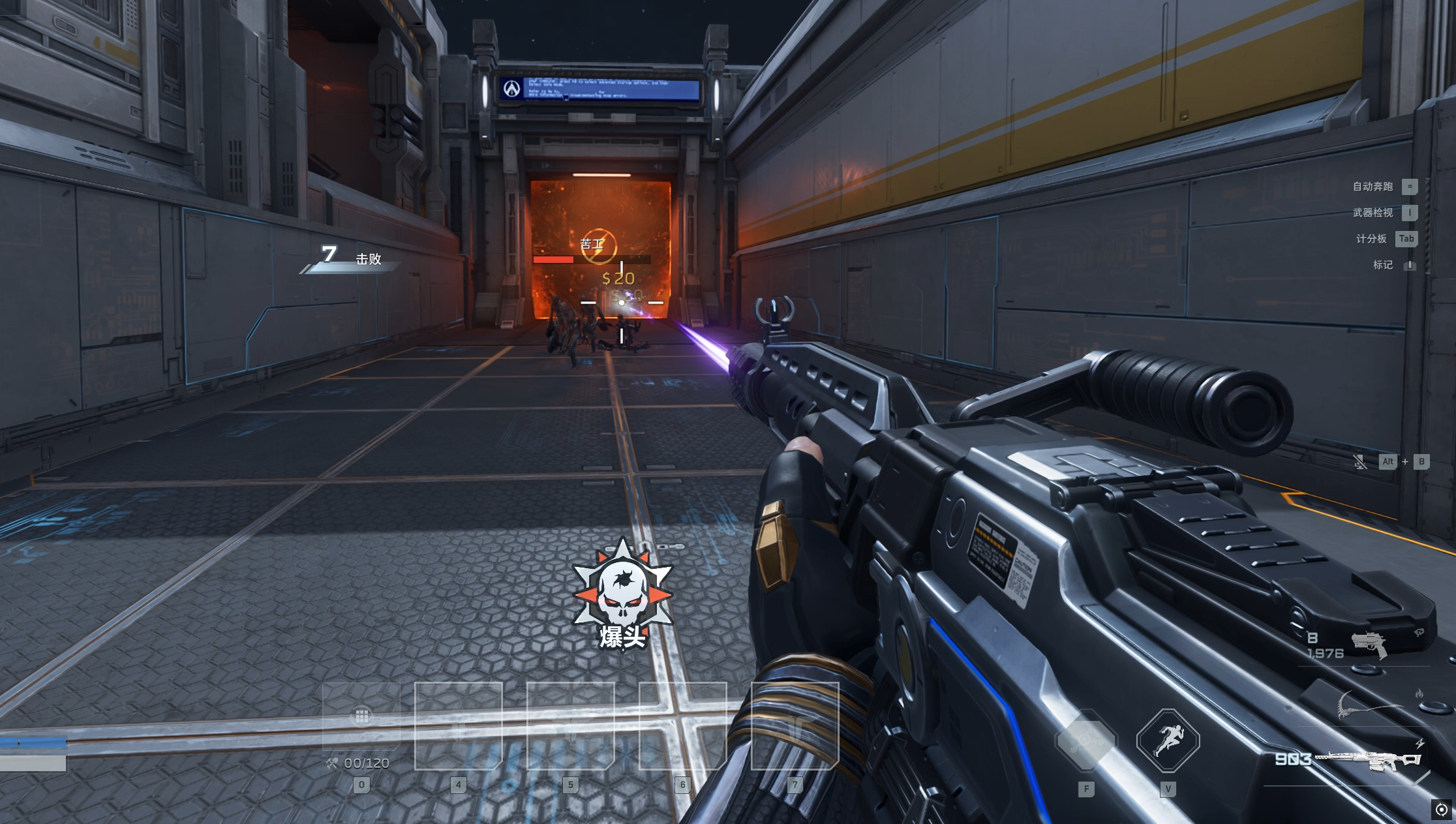The image size is (1456, 824).
Task: Select the machine gun primary weapon
Action: click(1369, 760)
